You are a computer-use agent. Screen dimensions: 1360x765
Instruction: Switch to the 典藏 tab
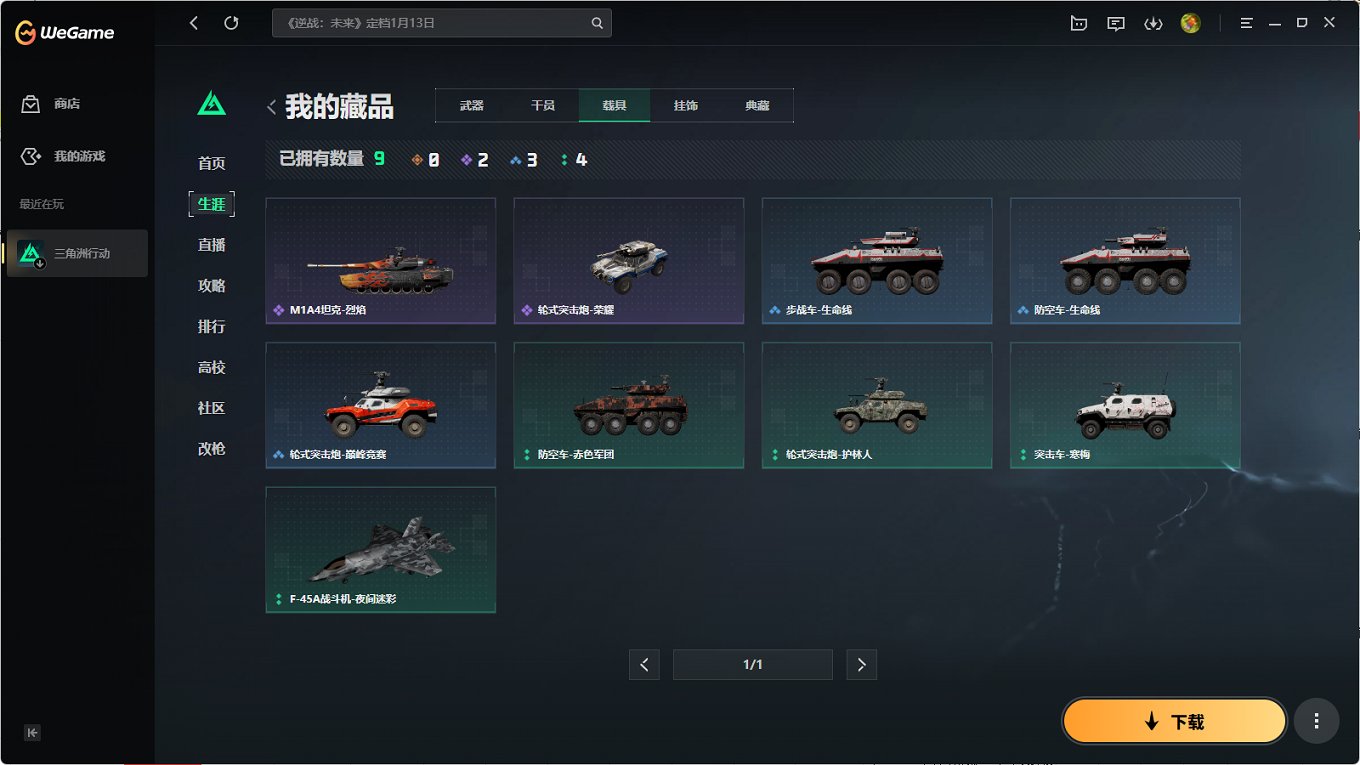757,104
